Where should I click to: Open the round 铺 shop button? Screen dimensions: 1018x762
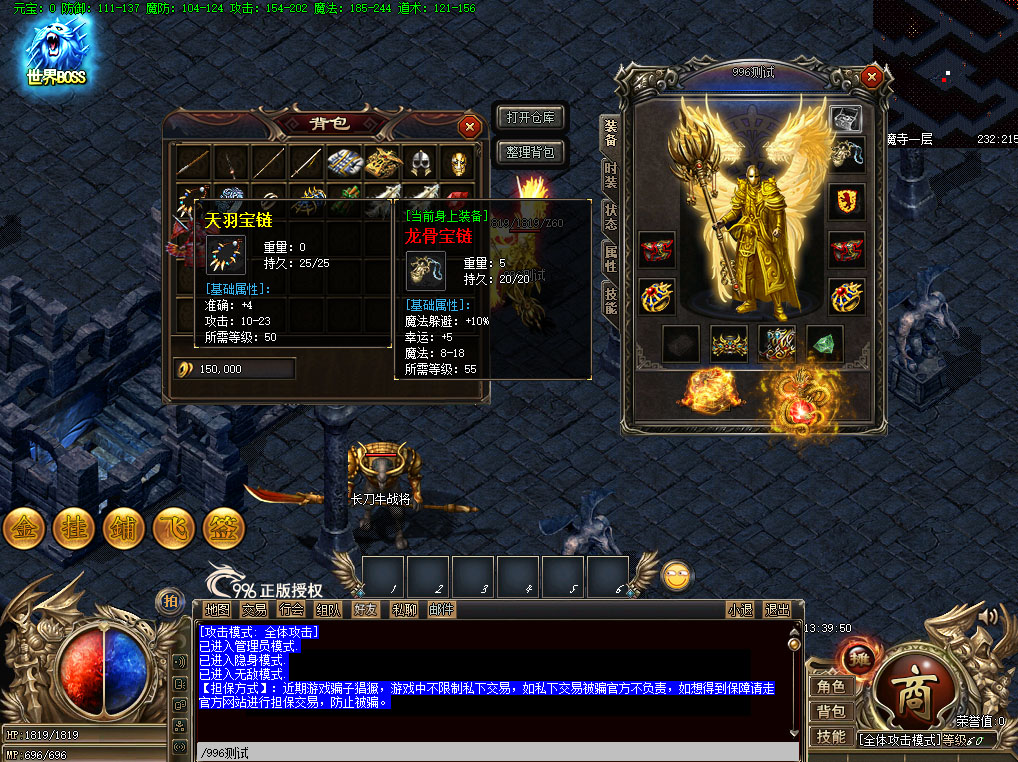(x=124, y=529)
